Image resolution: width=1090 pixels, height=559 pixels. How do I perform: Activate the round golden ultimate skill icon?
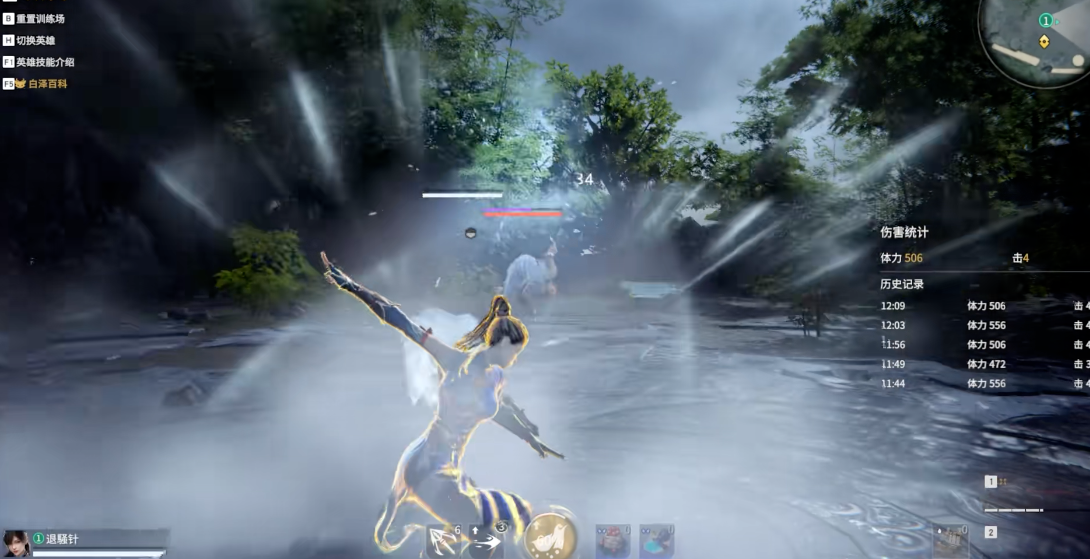(x=548, y=537)
